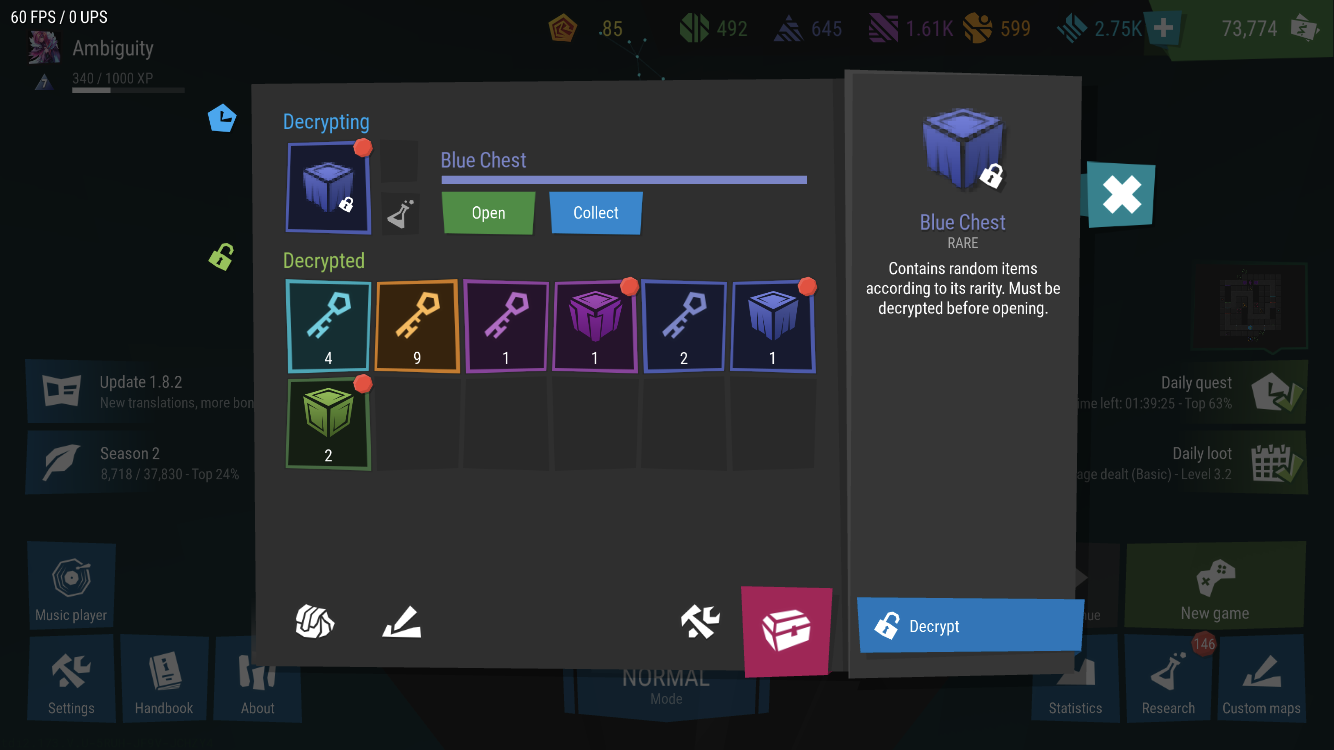This screenshot has height=750, width=1334.
Task: Select the orange key with count 9
Action: tap(417, 326)
